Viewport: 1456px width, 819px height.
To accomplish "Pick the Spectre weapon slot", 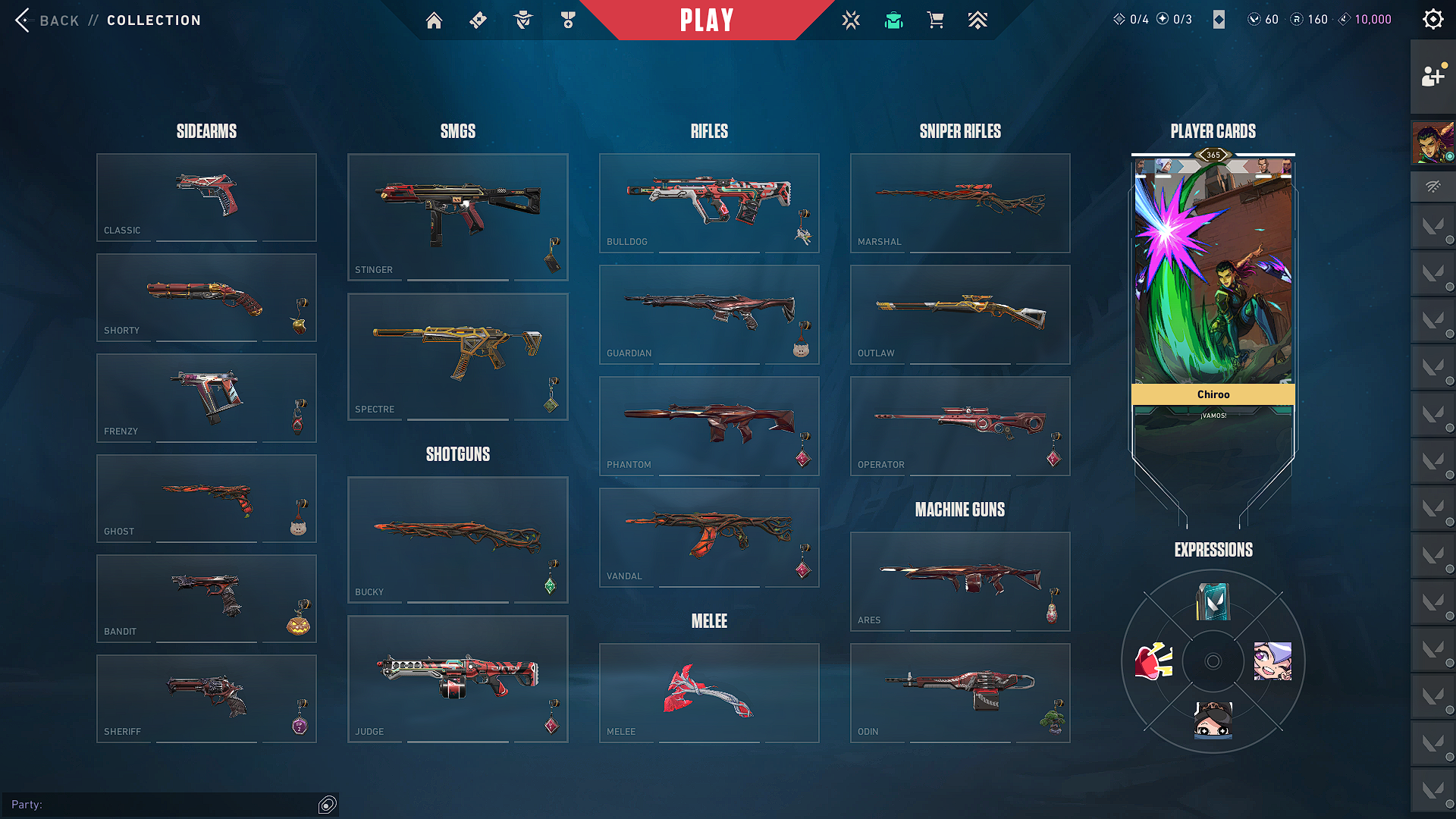I will coord(457,356).
